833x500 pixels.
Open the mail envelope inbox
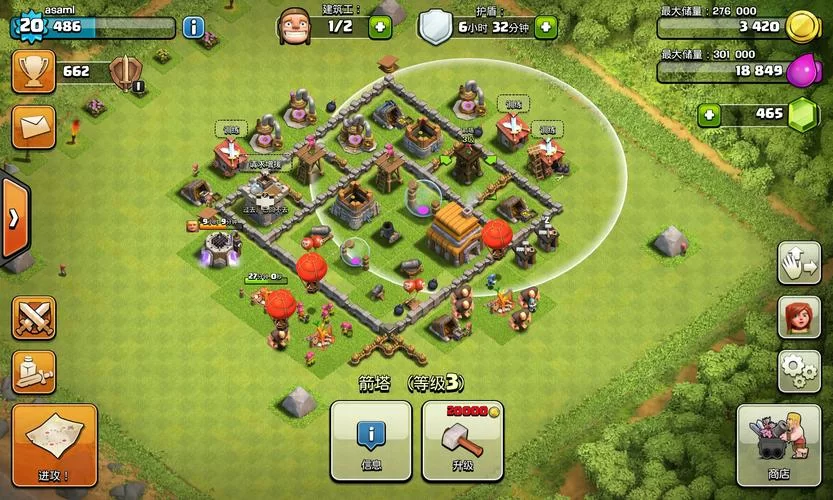point(33,126)
